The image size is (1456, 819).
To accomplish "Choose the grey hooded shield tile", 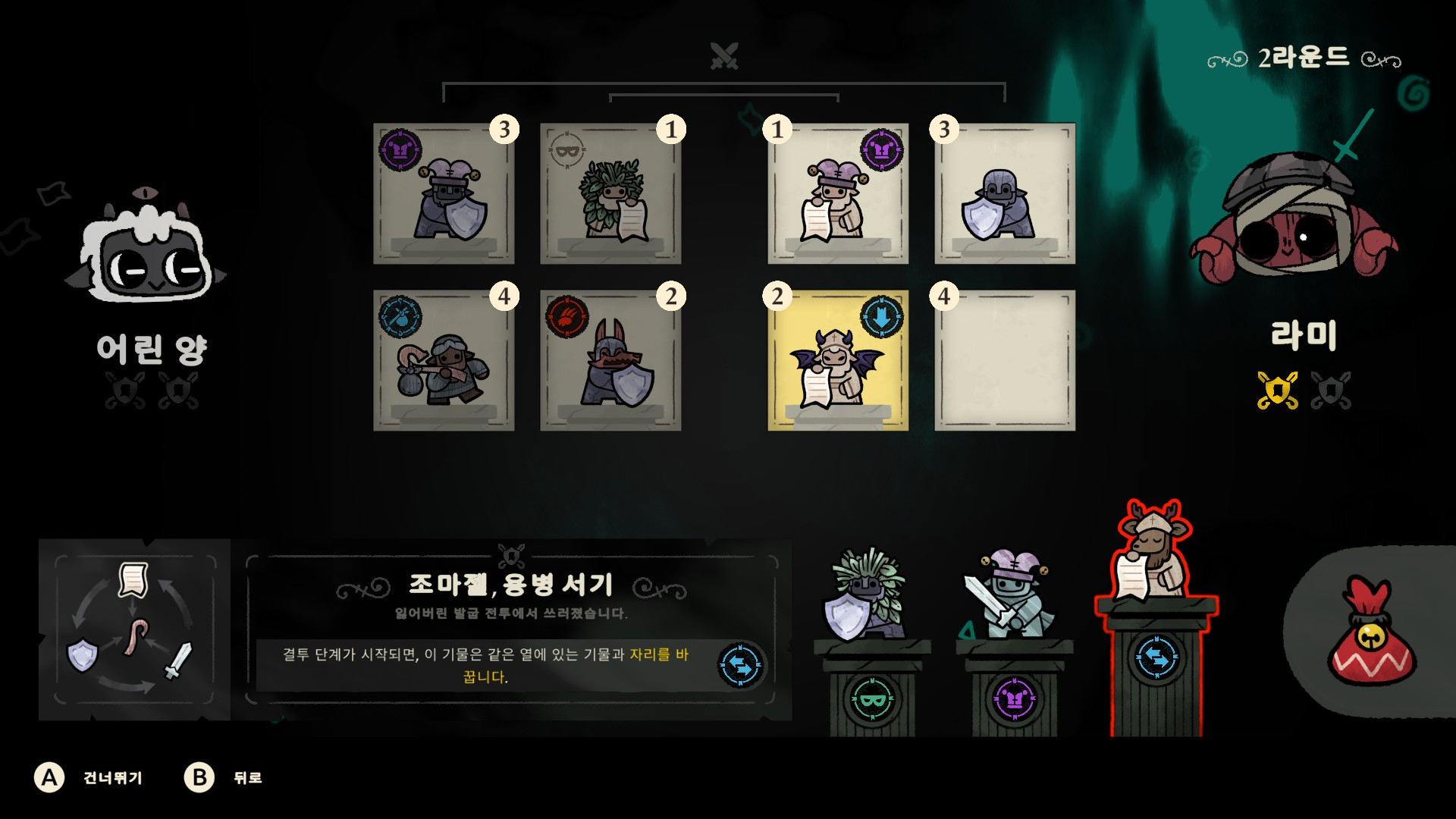I will point(1005,194).
